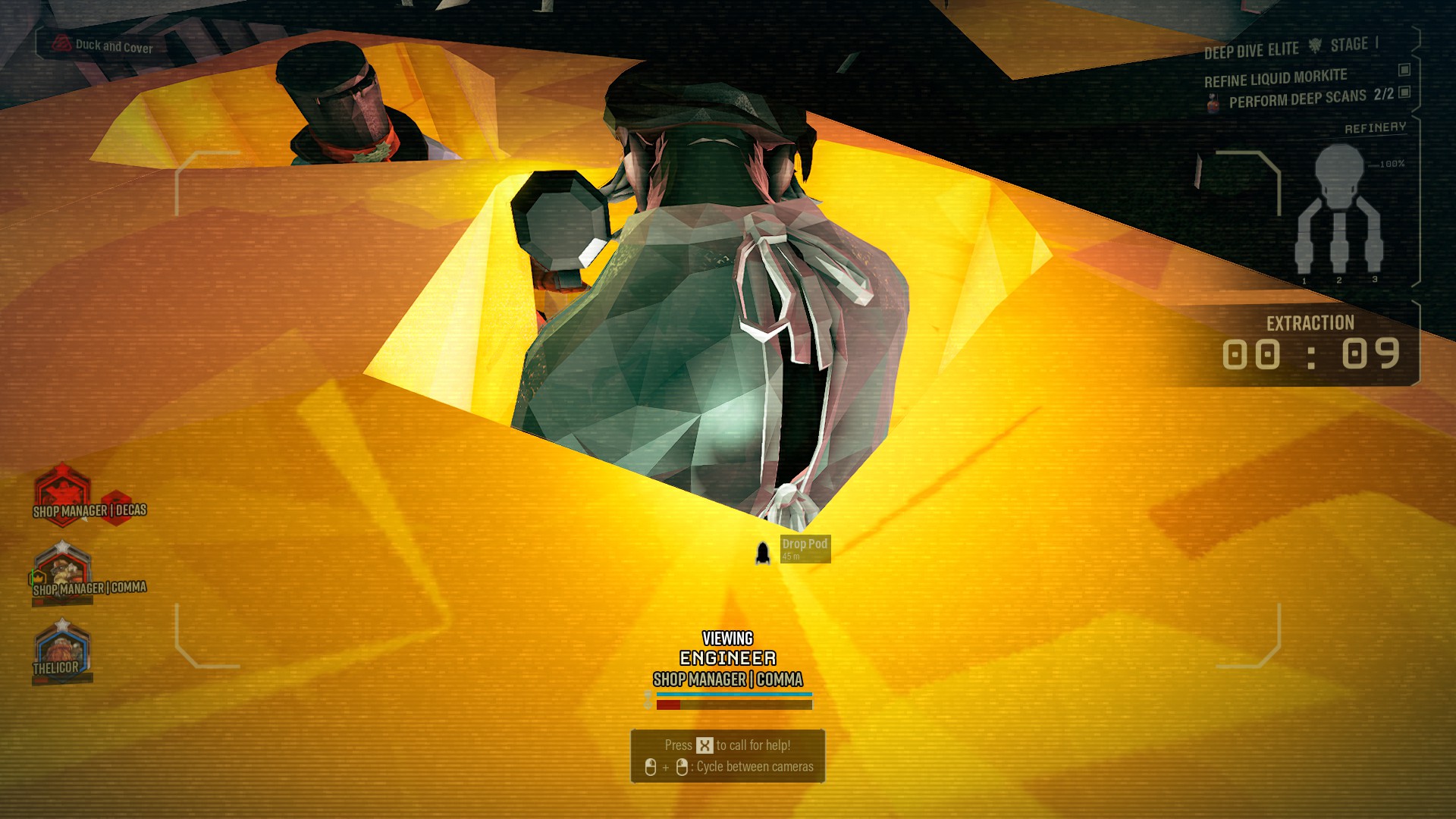
Task: Click the Drop Pod waypoint marker
Action: click(763, 552)
